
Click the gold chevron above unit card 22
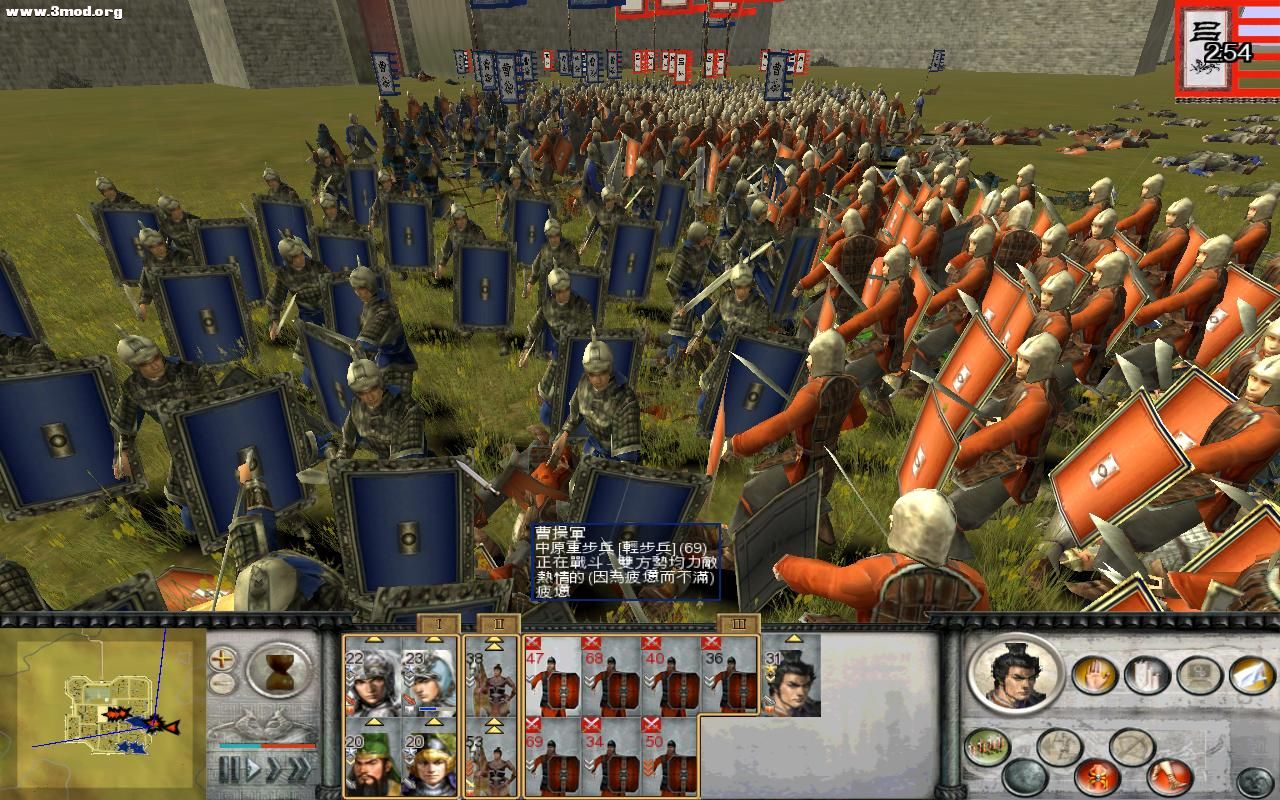click(373, 639)
